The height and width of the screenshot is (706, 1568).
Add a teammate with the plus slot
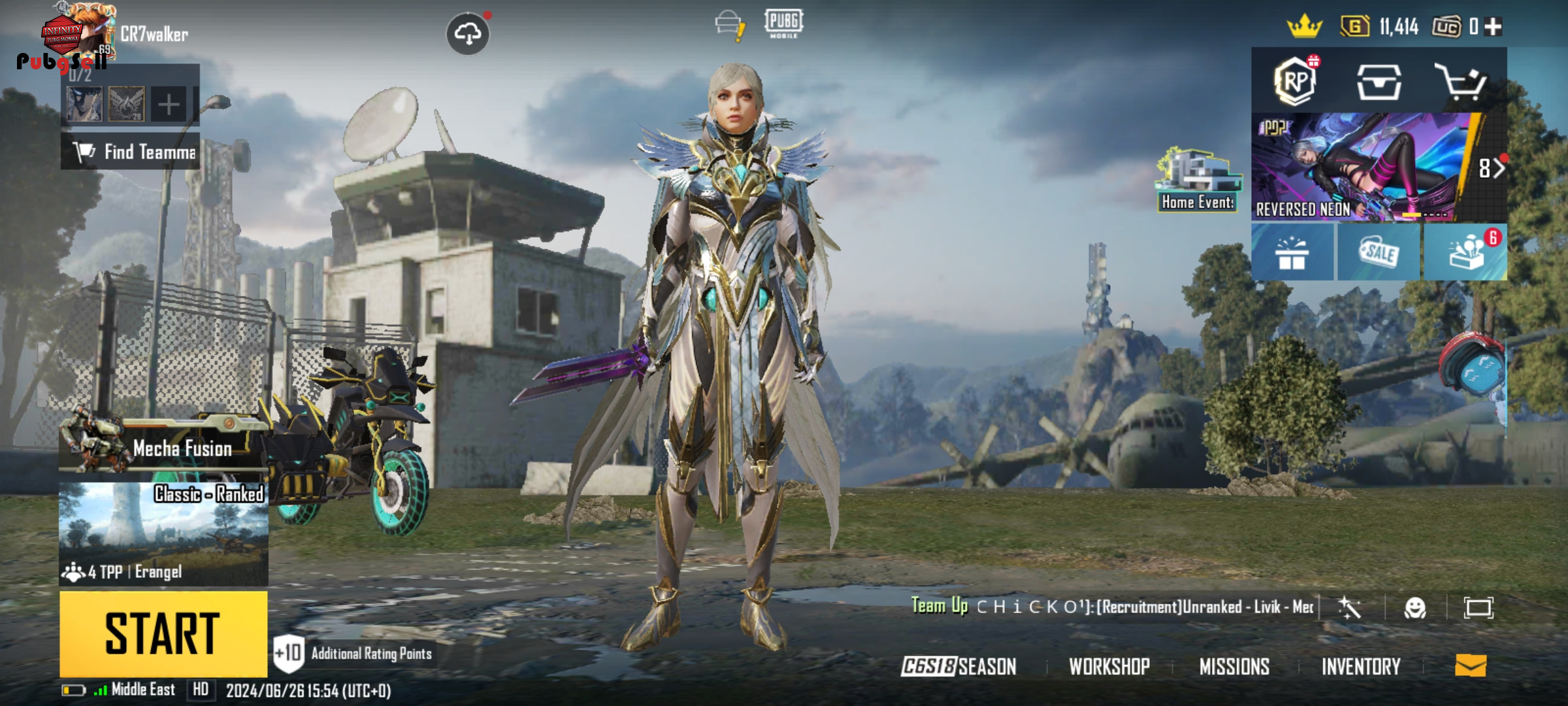(x=169, y=105)
